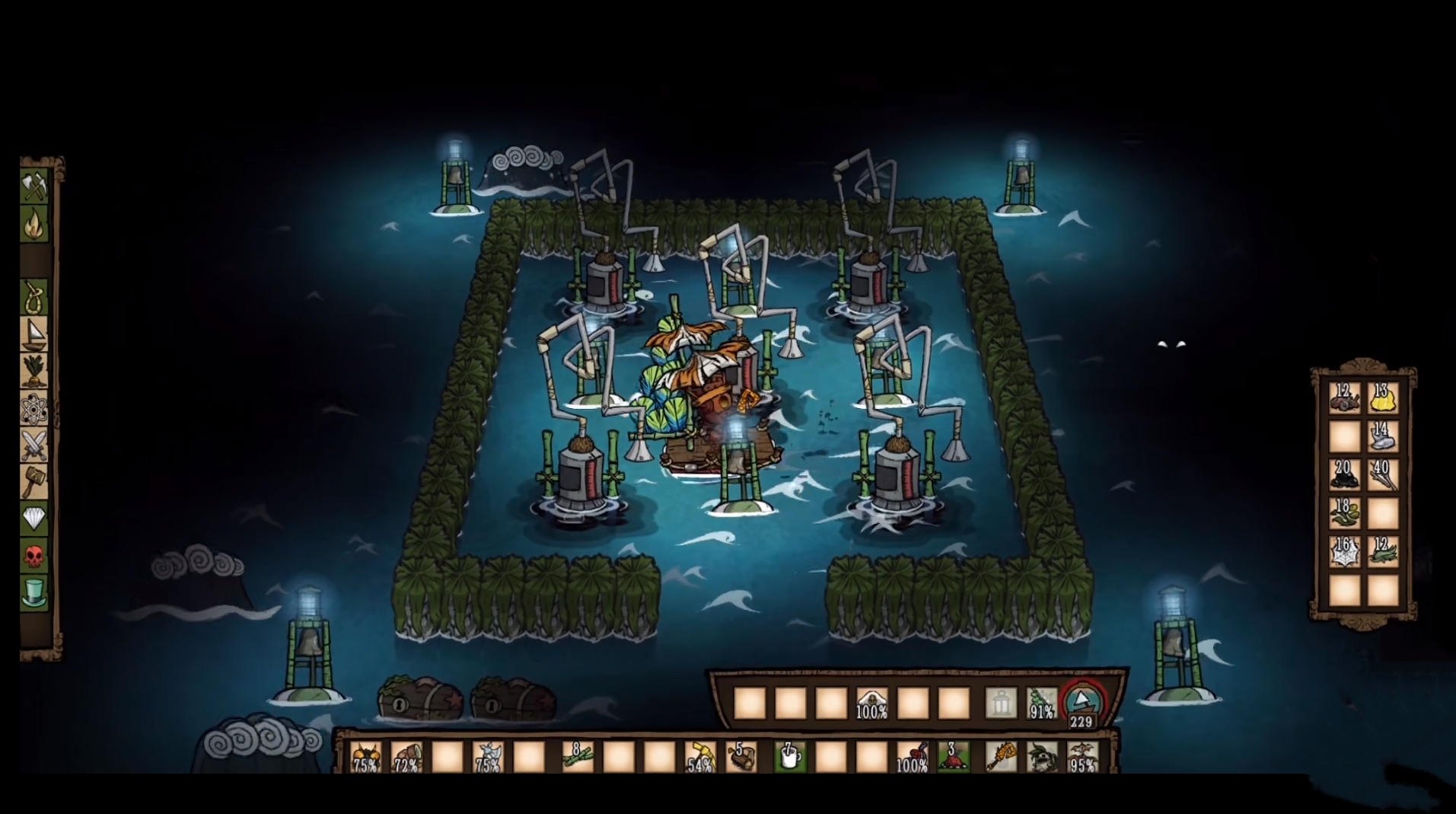
Task: Choose the crossed swords Fight tab
Action: [34, 445]
